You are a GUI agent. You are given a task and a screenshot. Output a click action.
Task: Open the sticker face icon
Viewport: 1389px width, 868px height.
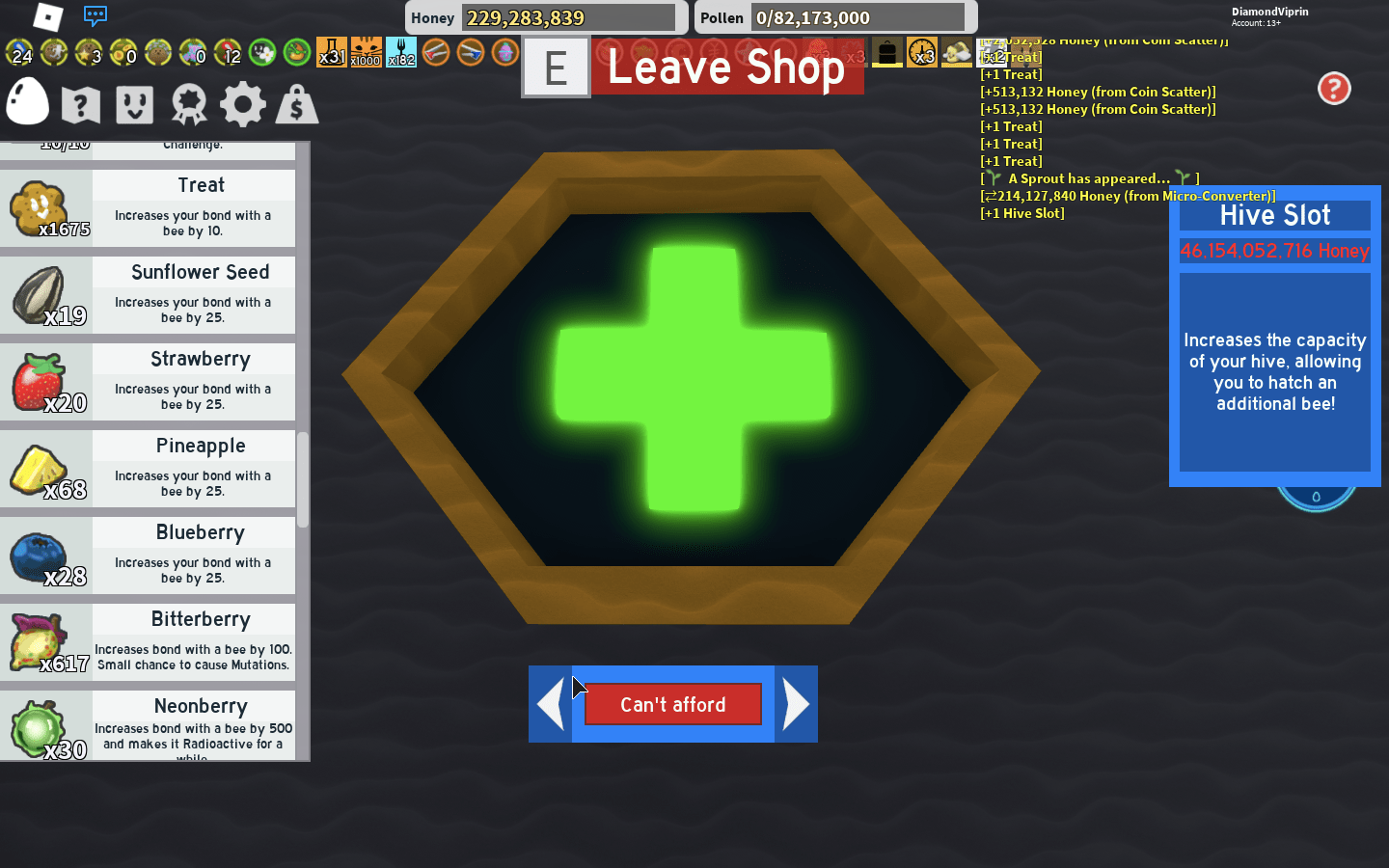tap(134, 103)
